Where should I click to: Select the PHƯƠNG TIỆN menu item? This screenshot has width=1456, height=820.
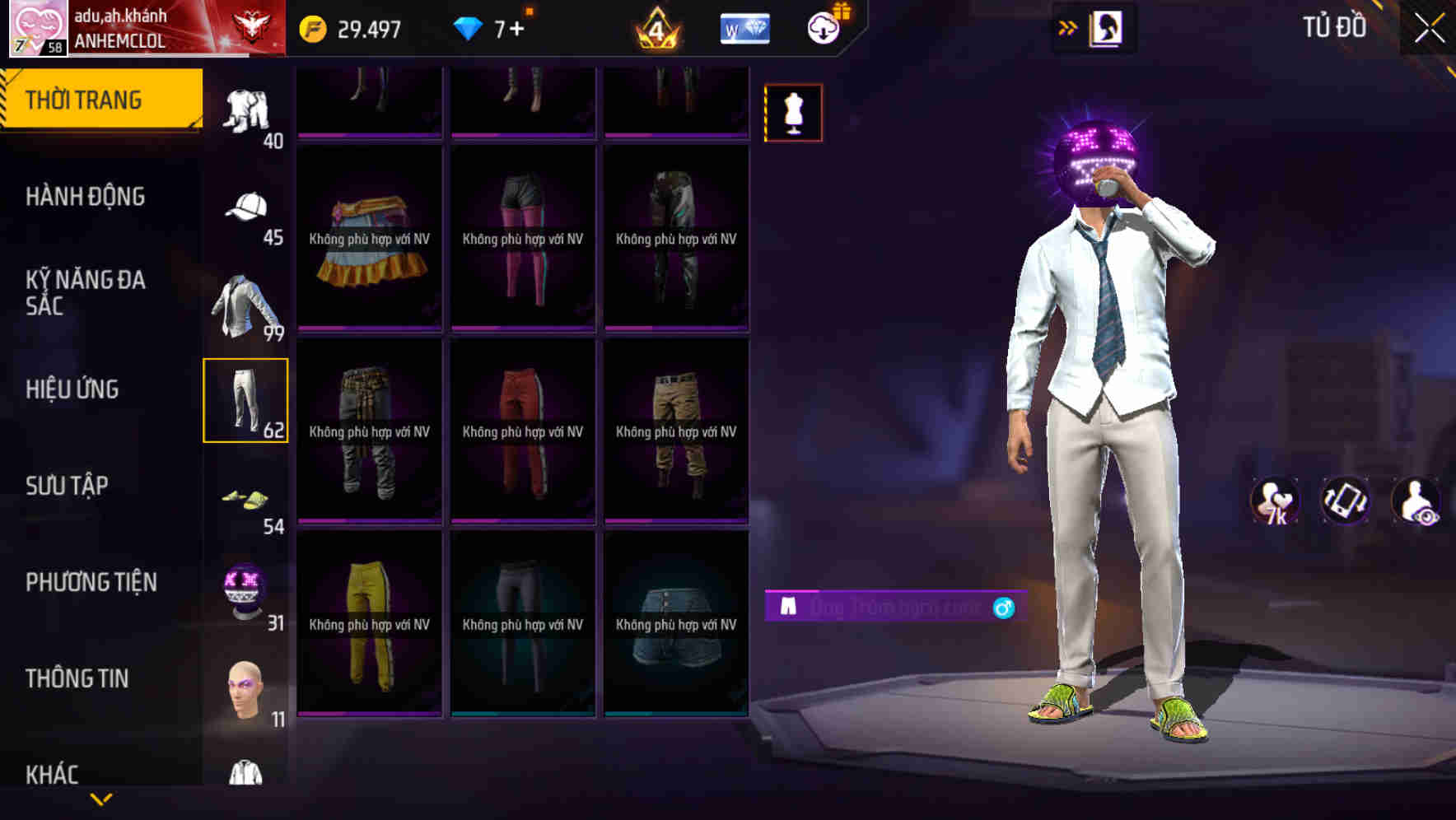coord(91,582)
